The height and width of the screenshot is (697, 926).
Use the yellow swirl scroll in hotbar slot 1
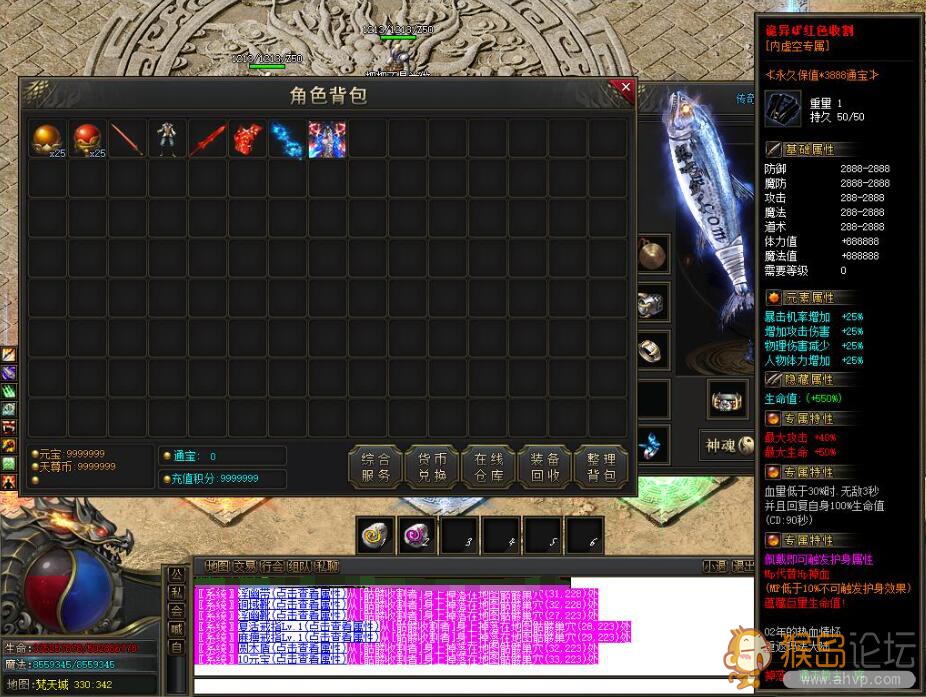click(x=376, y=536)
